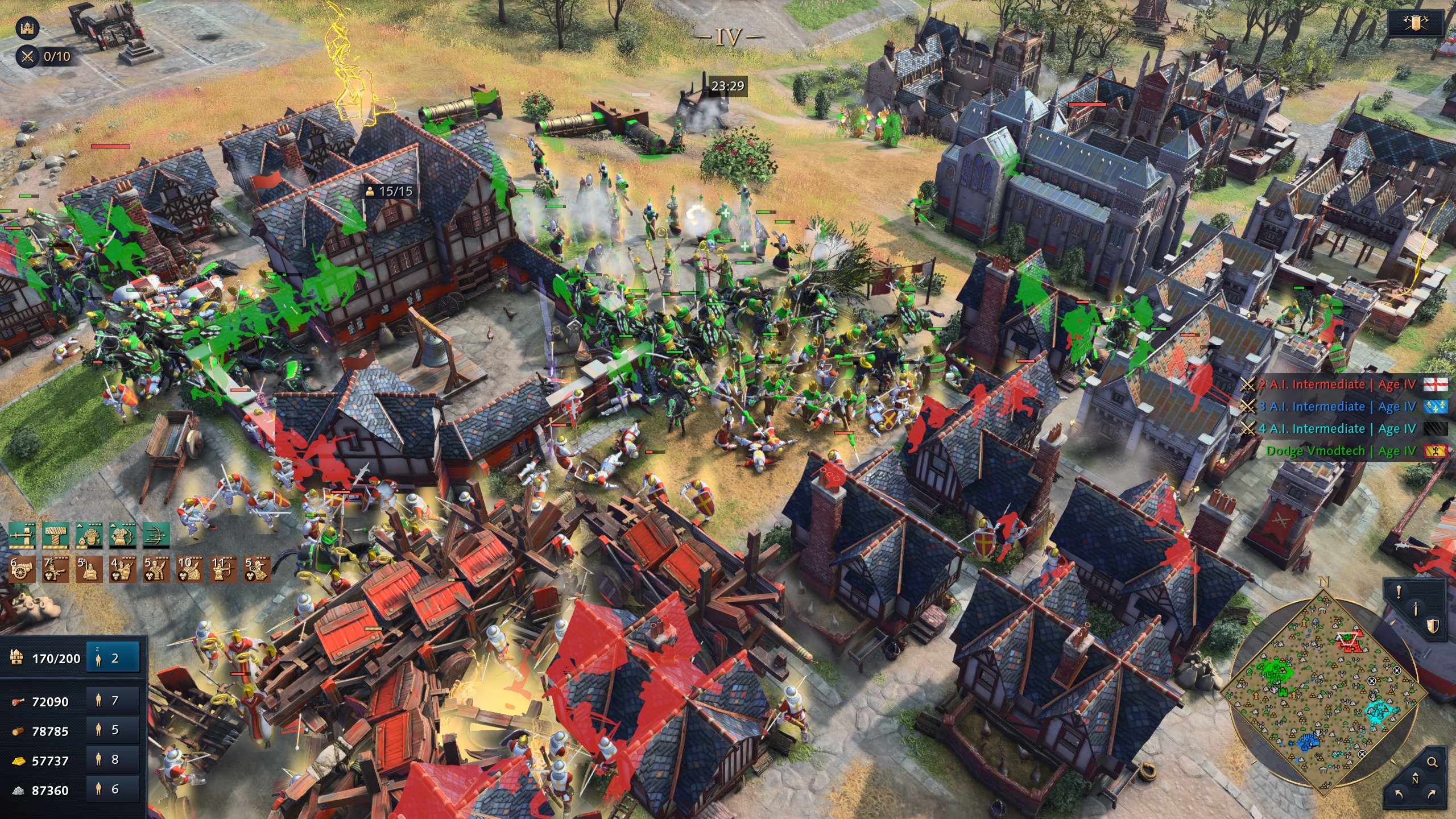Rotate the camera clockwise with the right arrow
This screenshot has height=819, width=1456.
(1432, 794)
